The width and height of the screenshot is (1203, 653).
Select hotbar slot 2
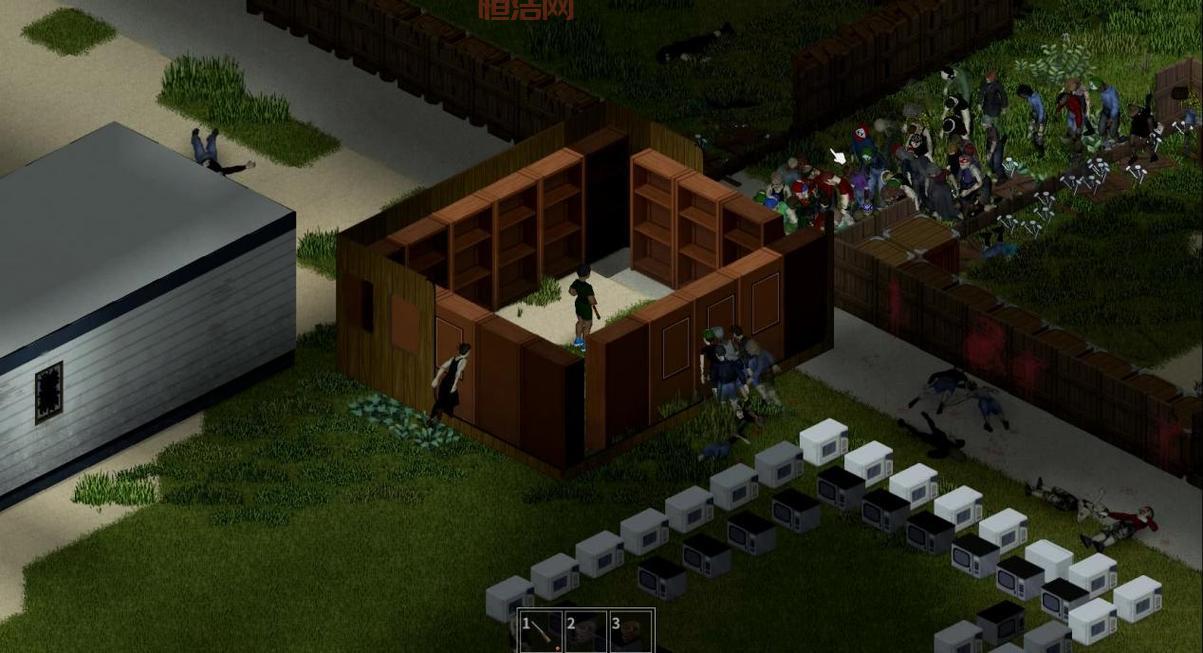click(585, 632)
